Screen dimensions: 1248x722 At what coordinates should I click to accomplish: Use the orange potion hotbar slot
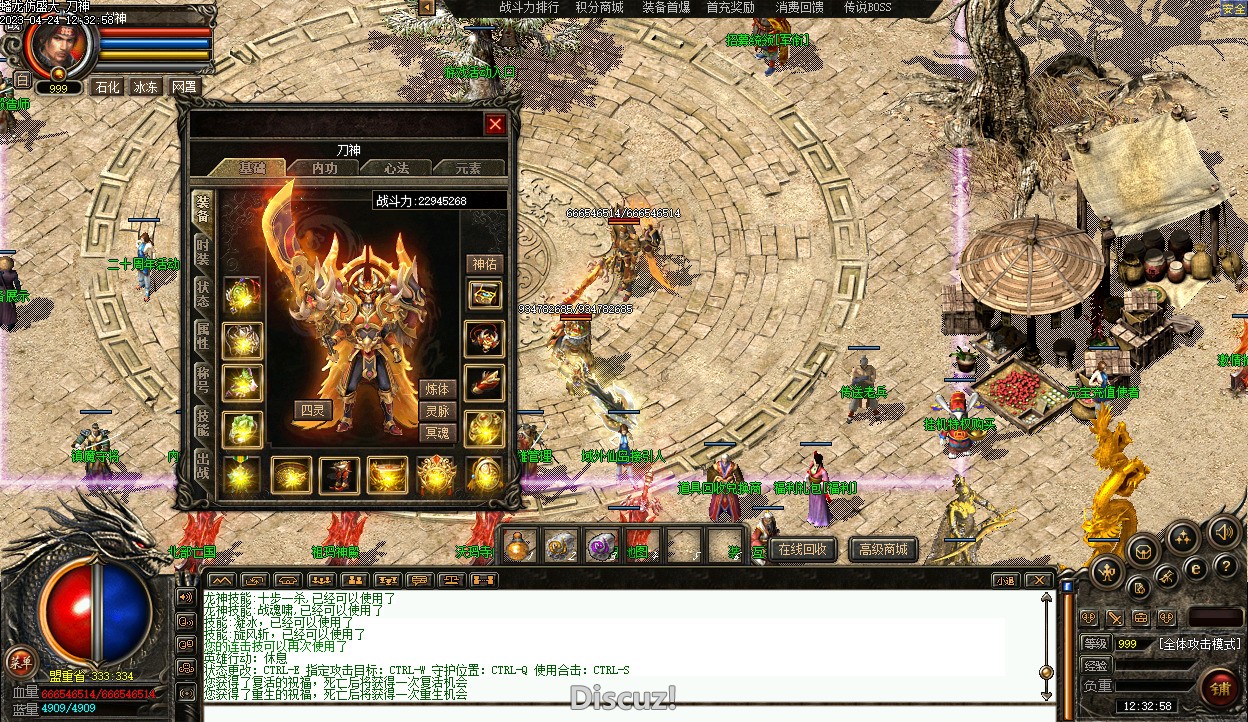(x=519, y=546)
